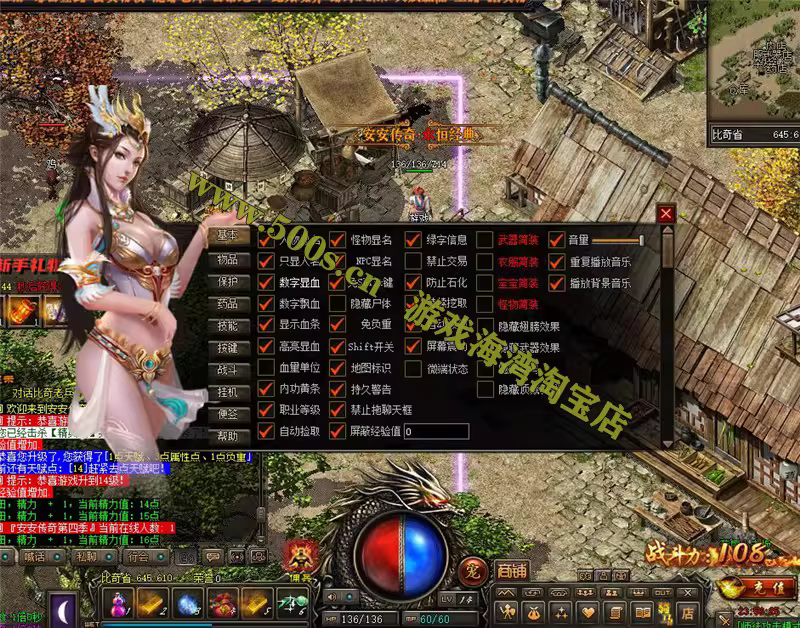Image resolution: width=800 pixels, height=628 pixels.
Task: Enable the 禁止交易 option
Action: pos(413,261)
